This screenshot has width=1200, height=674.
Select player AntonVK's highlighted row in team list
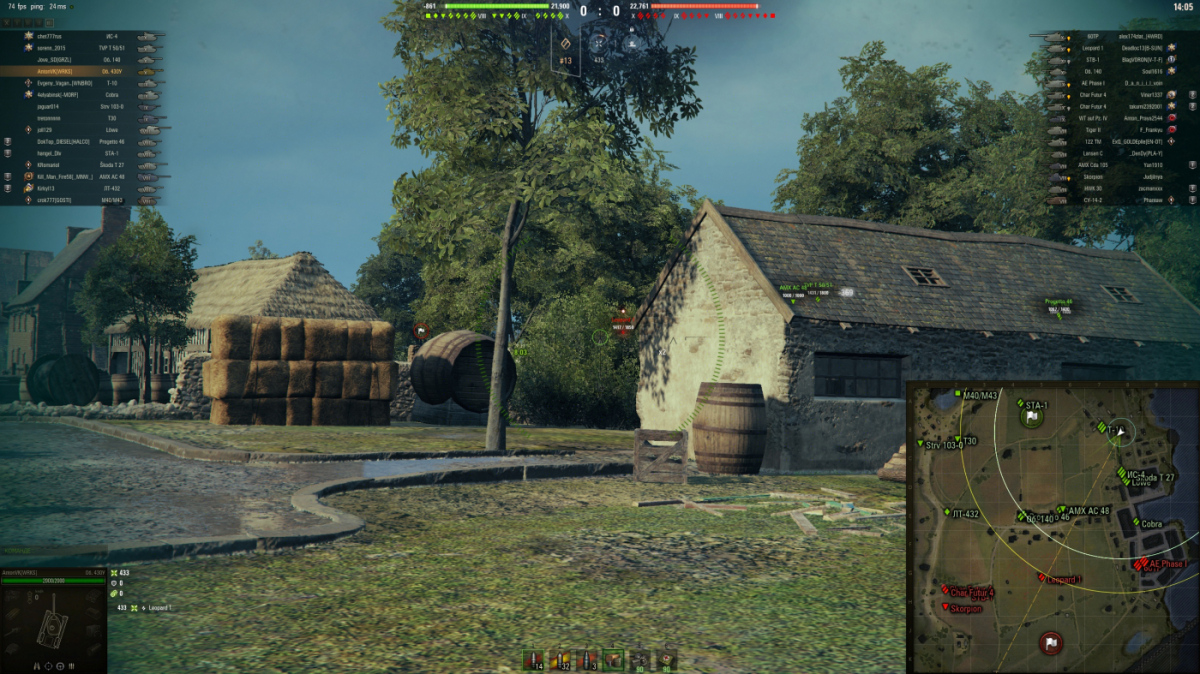point(83,72)
